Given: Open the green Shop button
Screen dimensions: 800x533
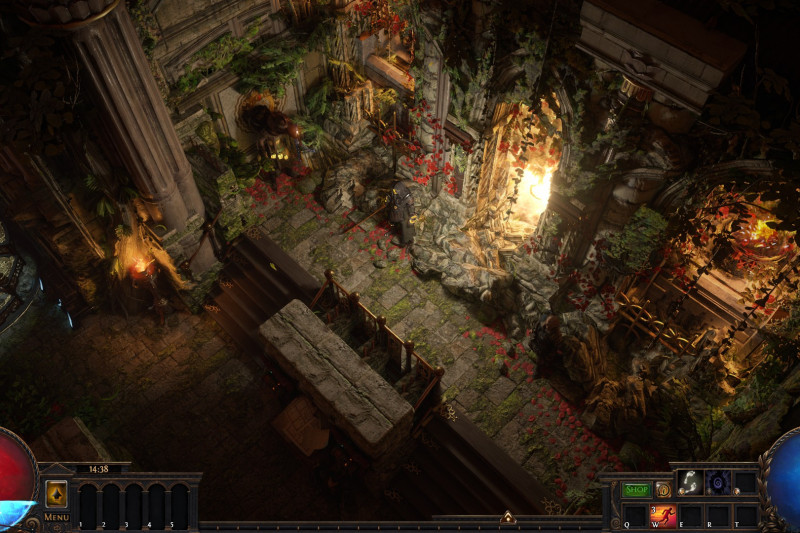Looking at the screenshot, I should point(636,490).
